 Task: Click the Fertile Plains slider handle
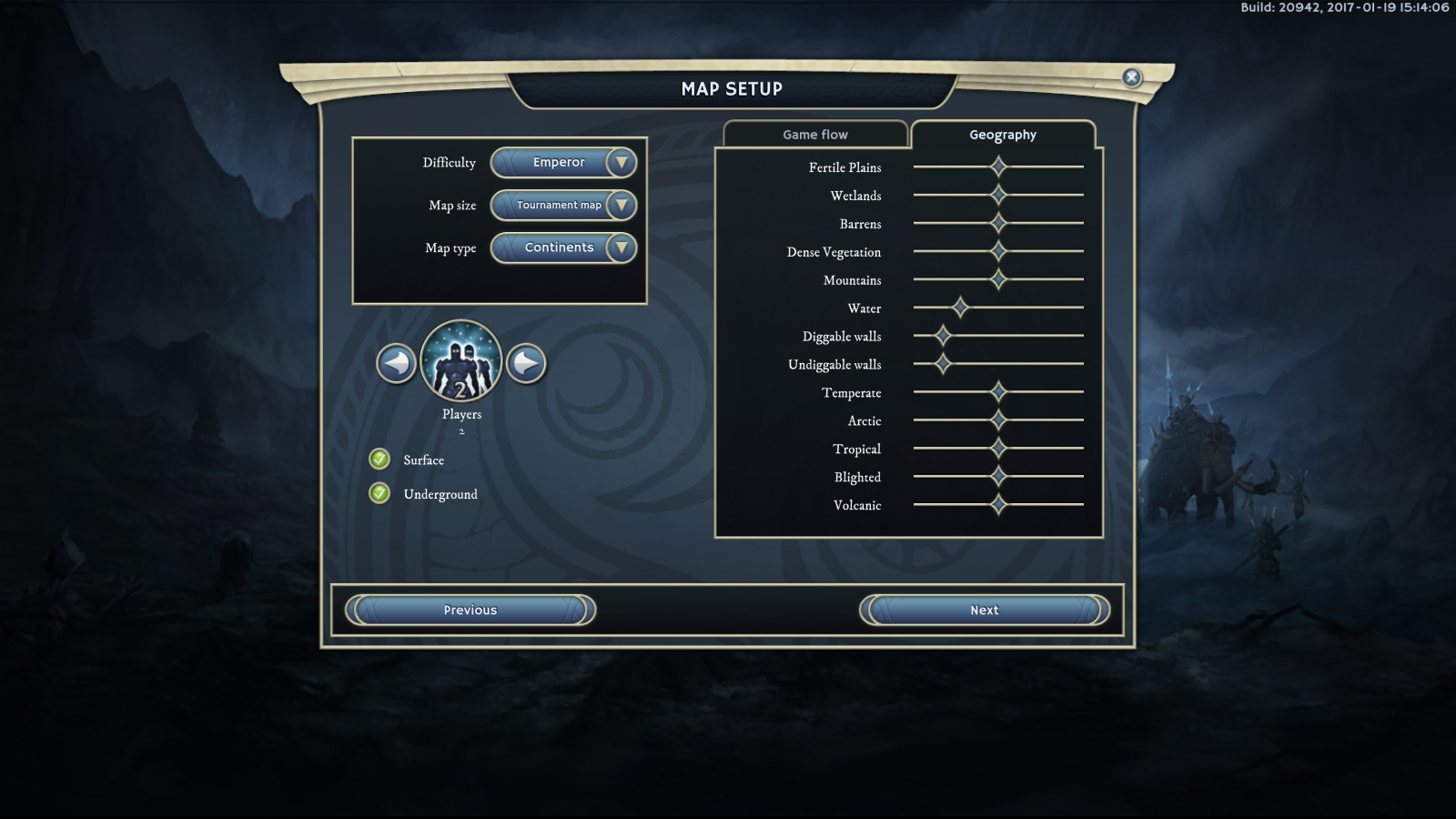(998, 167)
